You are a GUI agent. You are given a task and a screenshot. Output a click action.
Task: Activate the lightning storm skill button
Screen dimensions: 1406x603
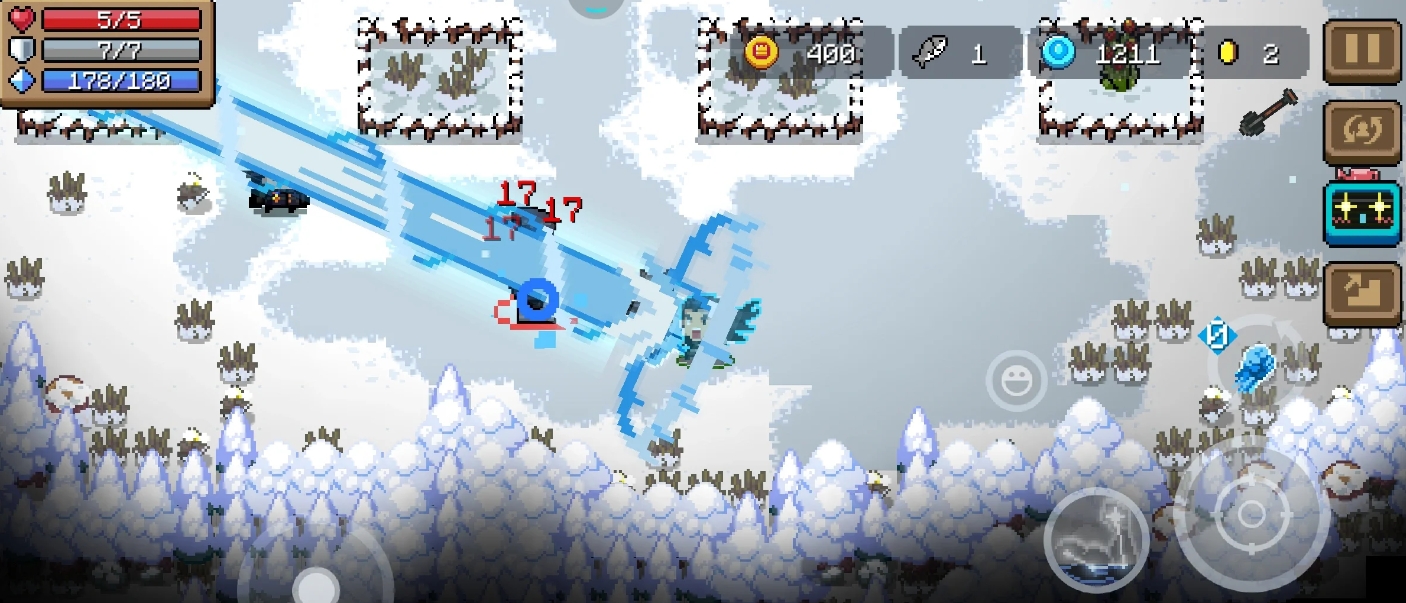[x=1096, y=540]
